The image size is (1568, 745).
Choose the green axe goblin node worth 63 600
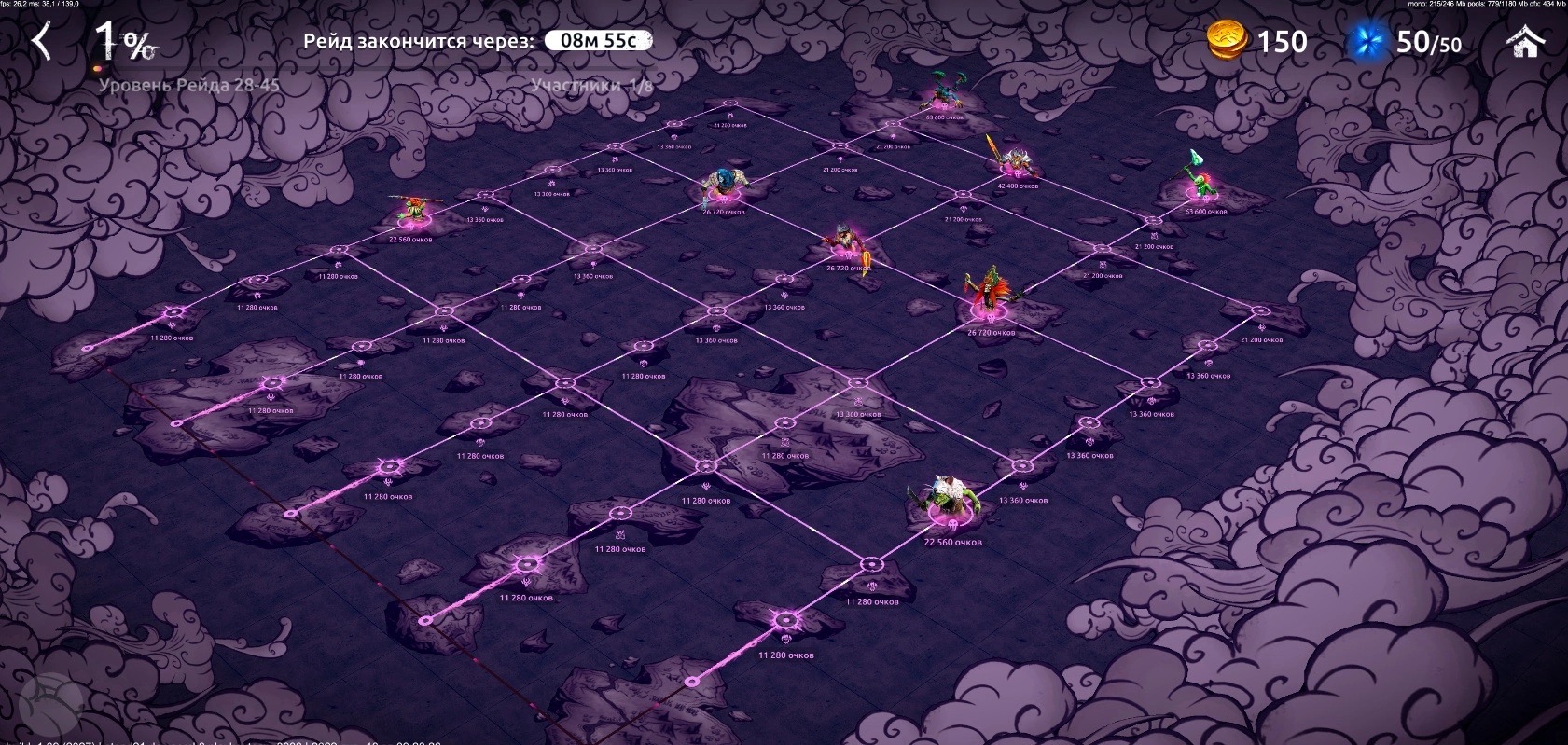point(1198,181)
